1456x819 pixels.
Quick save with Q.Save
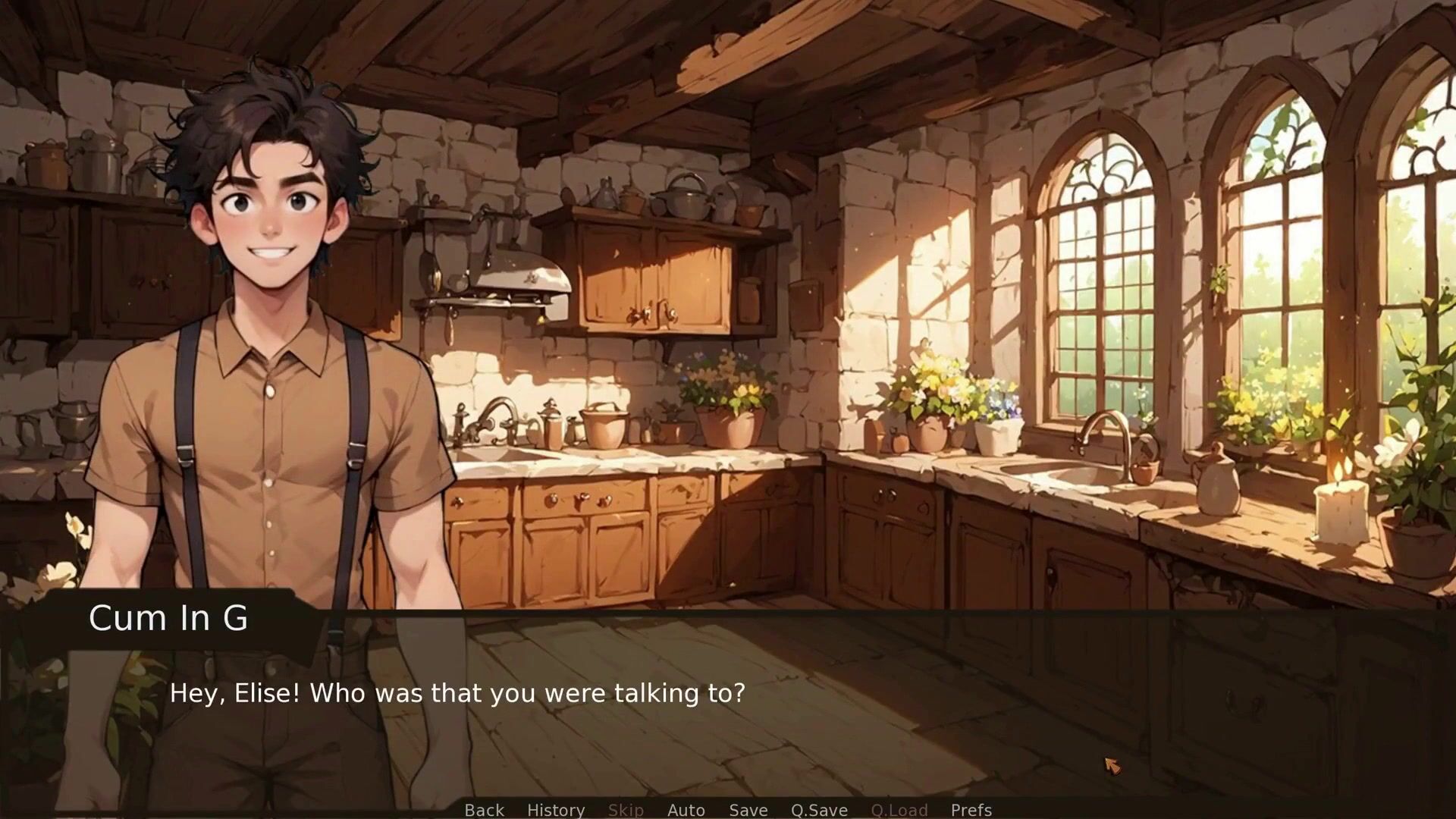click(x=819, y=810)
